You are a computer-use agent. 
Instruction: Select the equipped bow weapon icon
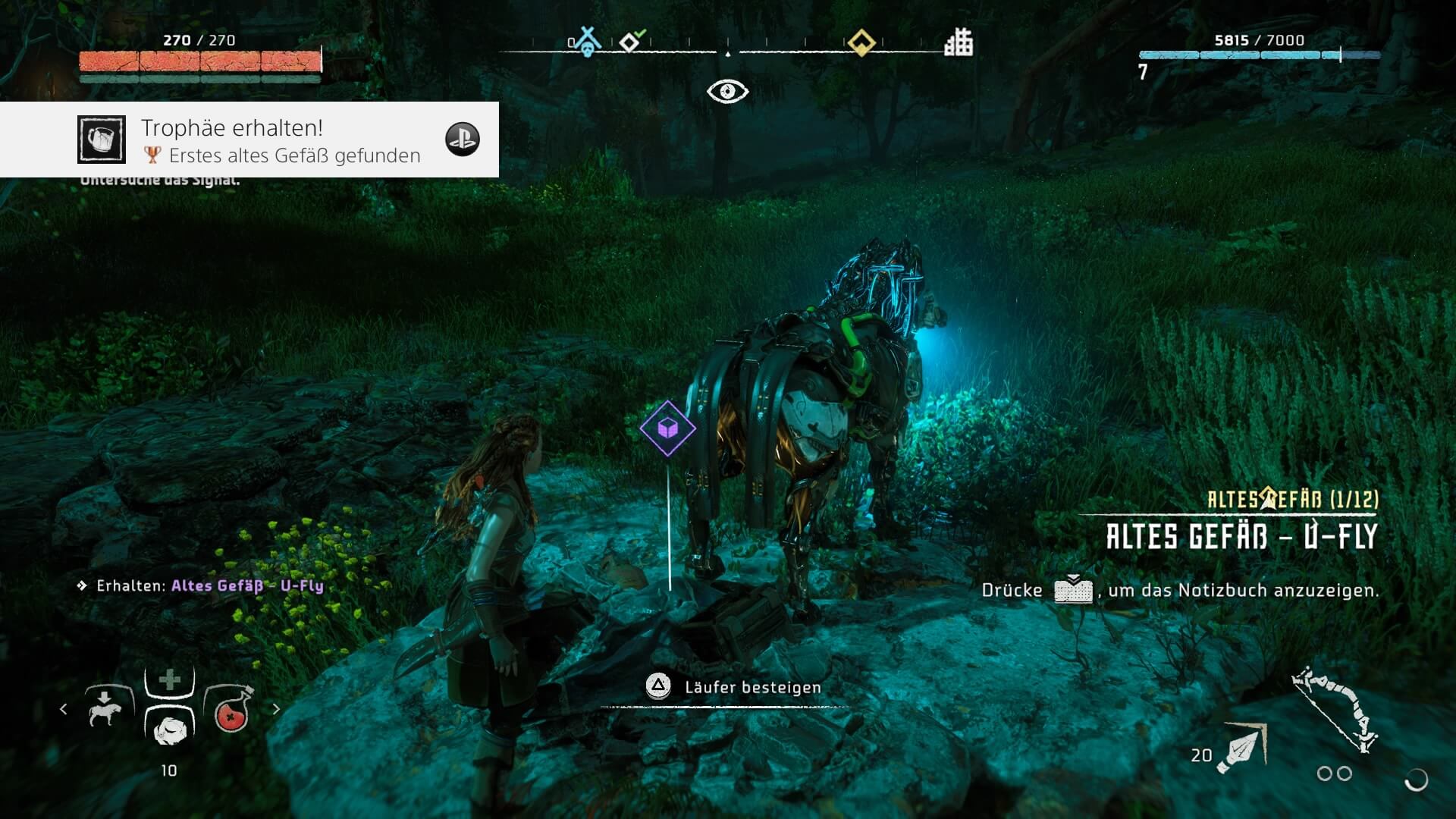[x=1335, y=709]
